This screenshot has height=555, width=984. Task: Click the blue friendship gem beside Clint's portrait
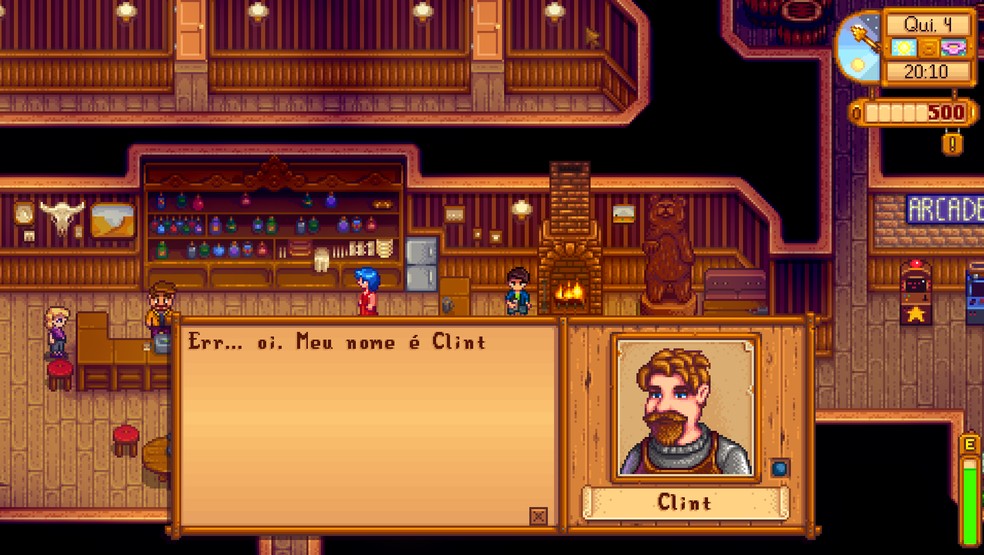click(780, 467)
